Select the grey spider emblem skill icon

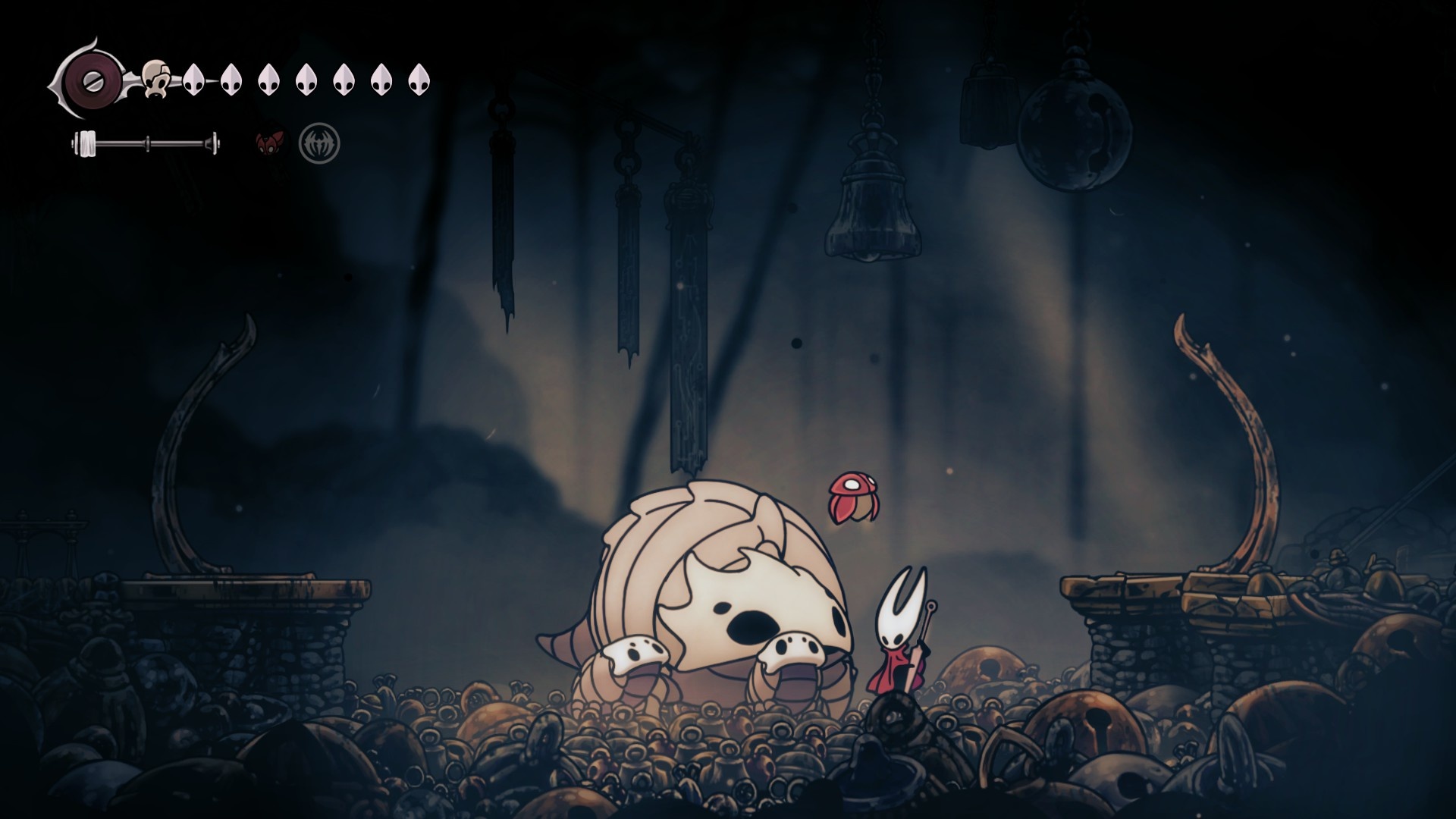pos(319,143)
